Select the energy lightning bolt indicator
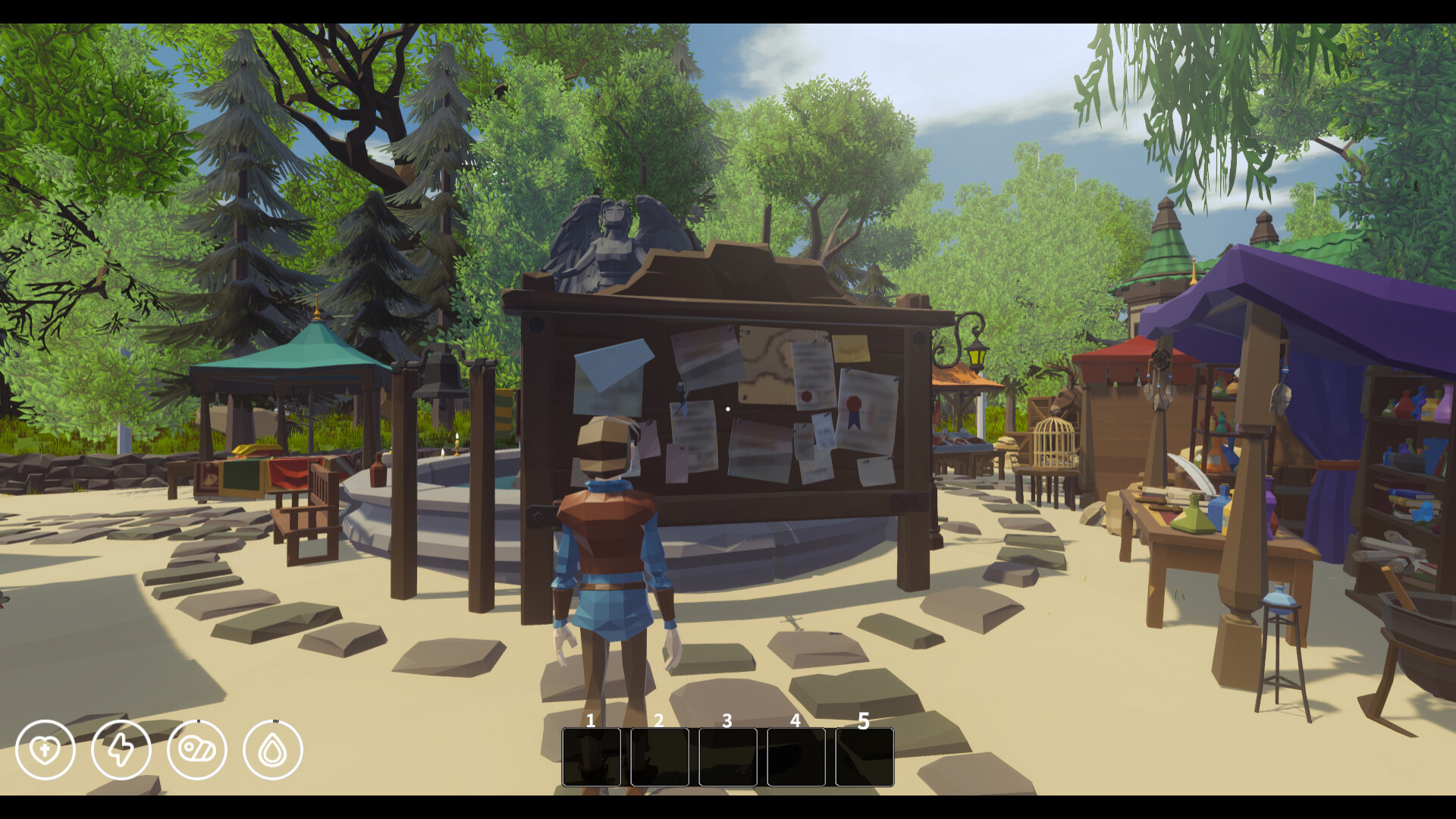 click(x=122, y=749)
